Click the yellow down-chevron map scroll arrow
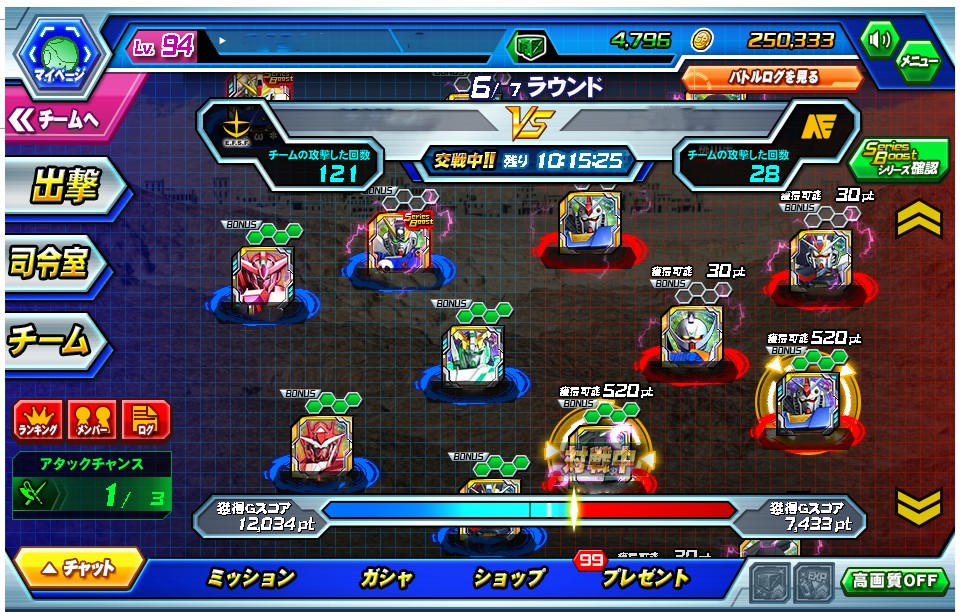The height and width of the screenshot is (612, 961). [x=918, y=506]
